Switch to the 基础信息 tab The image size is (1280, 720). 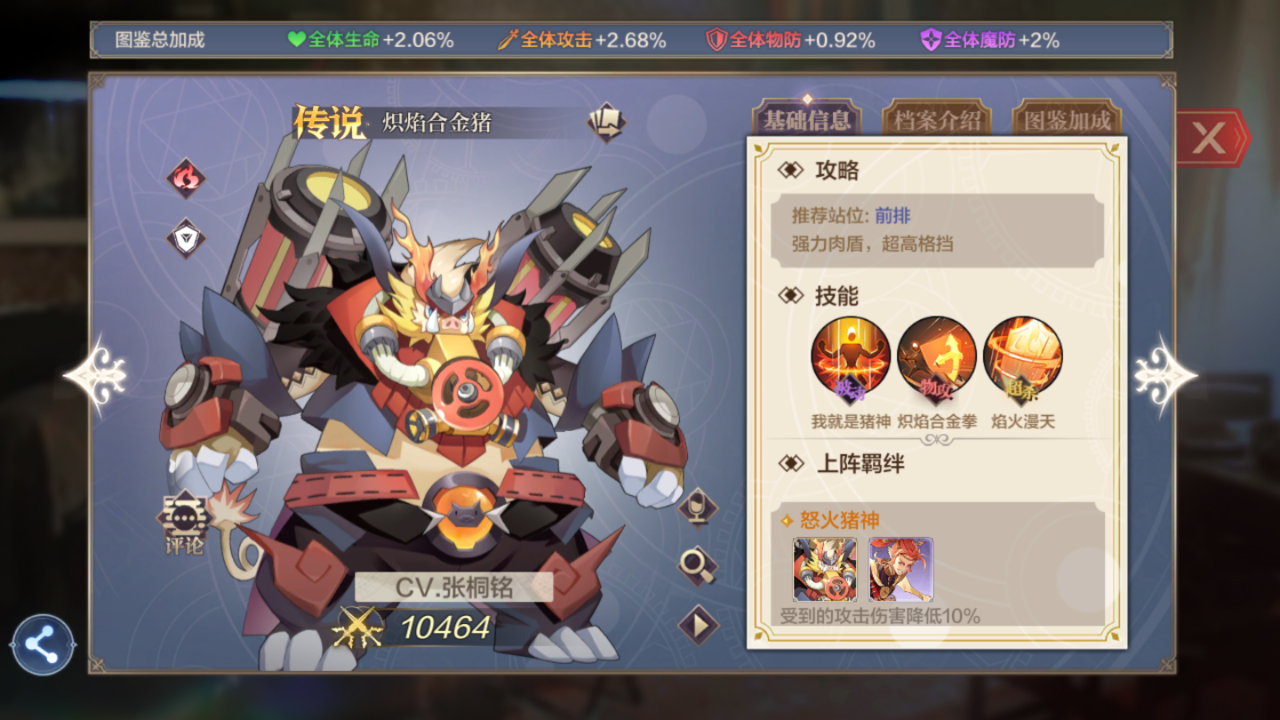click(x=806, y=121)
